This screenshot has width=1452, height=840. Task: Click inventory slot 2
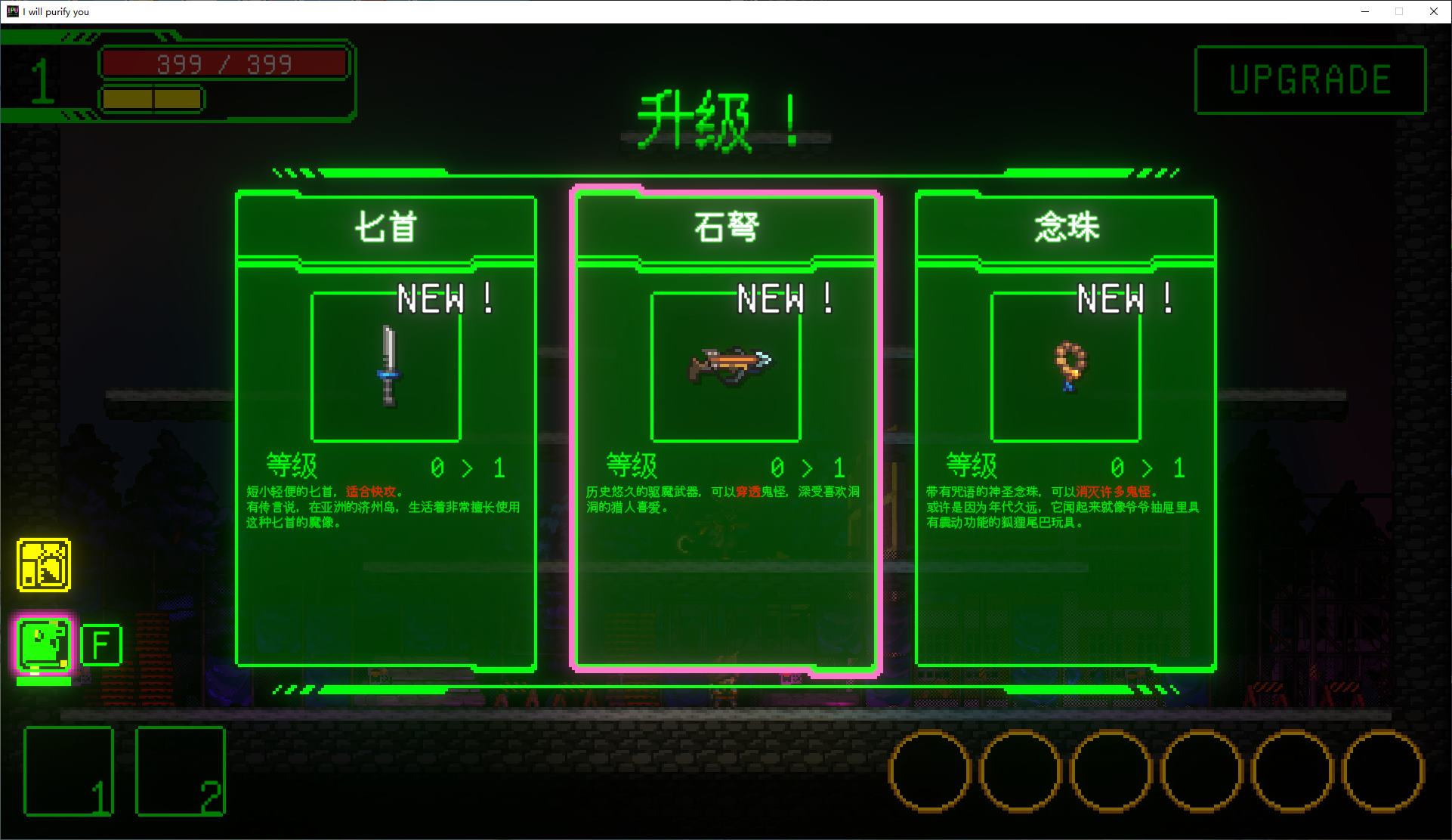click(180, 771)
